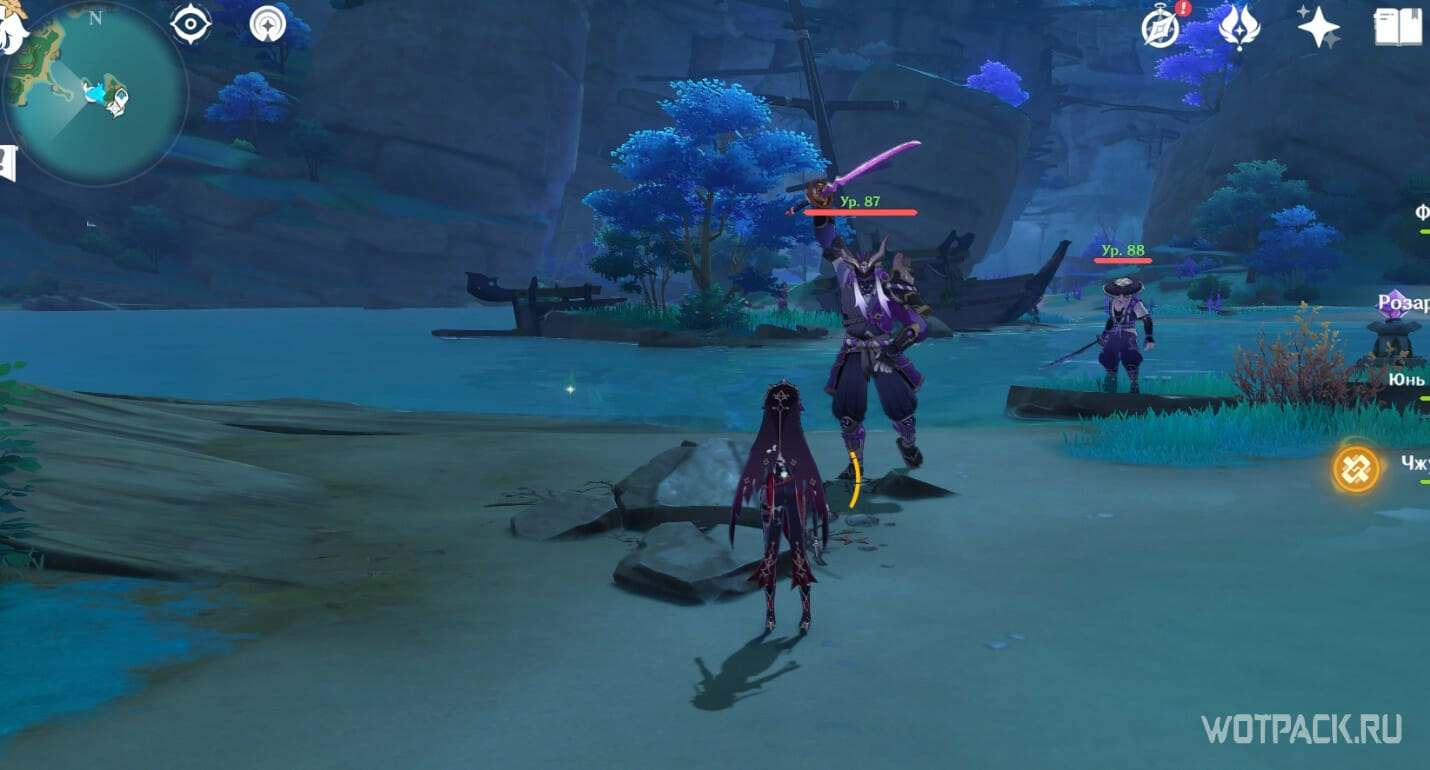The image size is (1430, 770).
Task: Switch to party member Юнь Цзинь
Action: tap(1408, 380)
